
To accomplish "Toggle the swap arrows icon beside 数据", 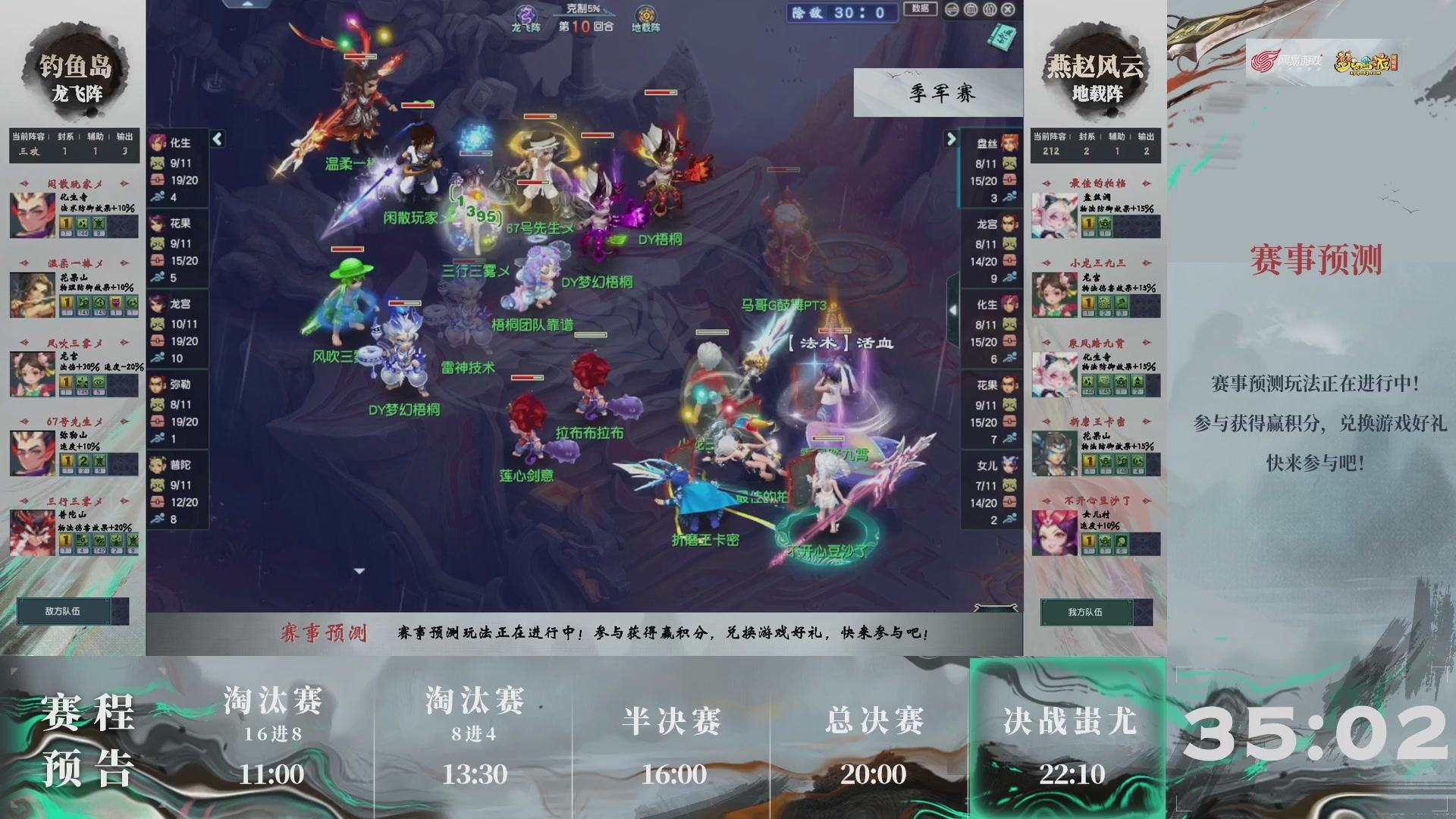I will pos(951,9).
